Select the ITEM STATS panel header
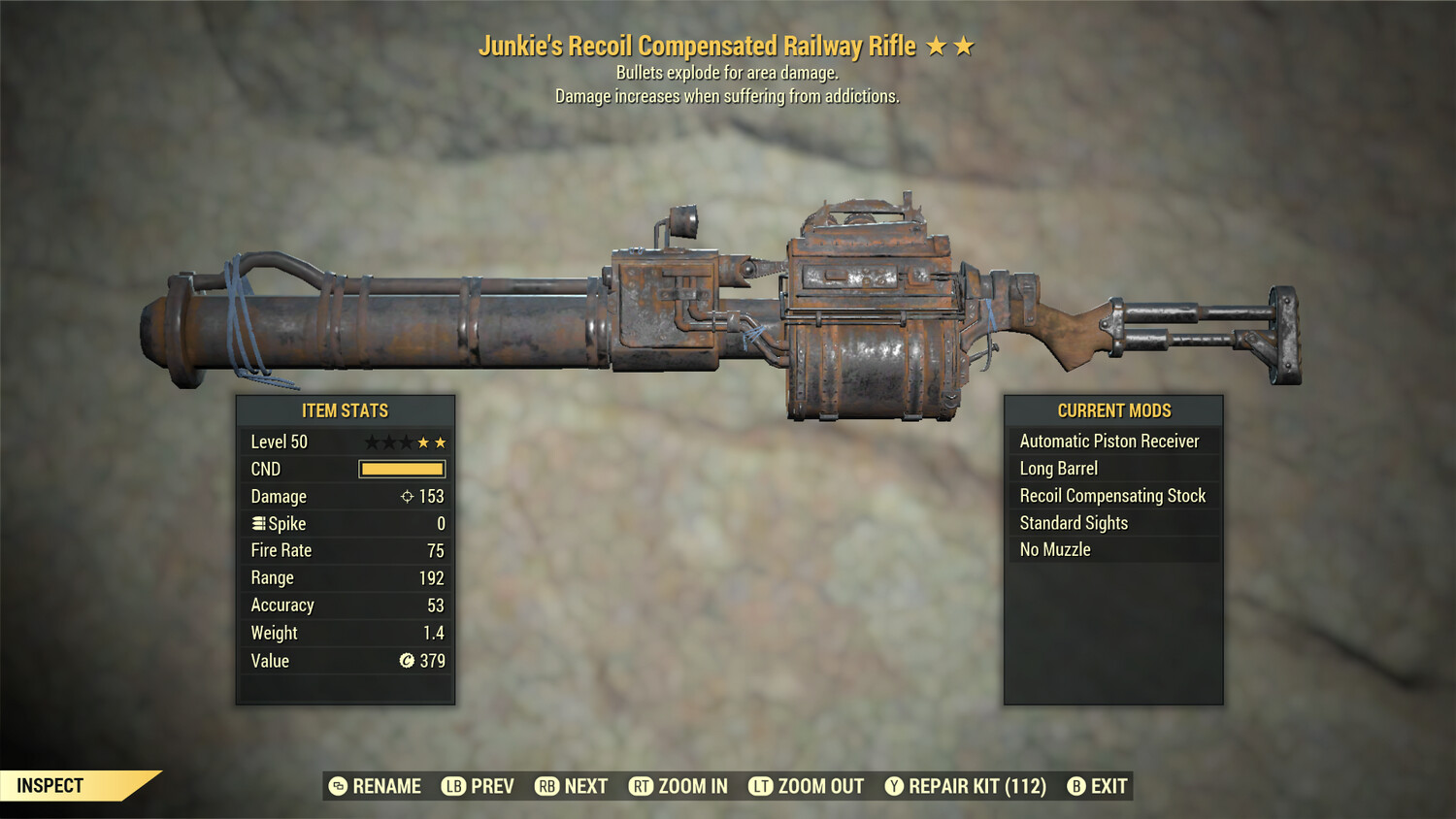The height and width of the screenshot is (819, 1456). click(346, 410)
